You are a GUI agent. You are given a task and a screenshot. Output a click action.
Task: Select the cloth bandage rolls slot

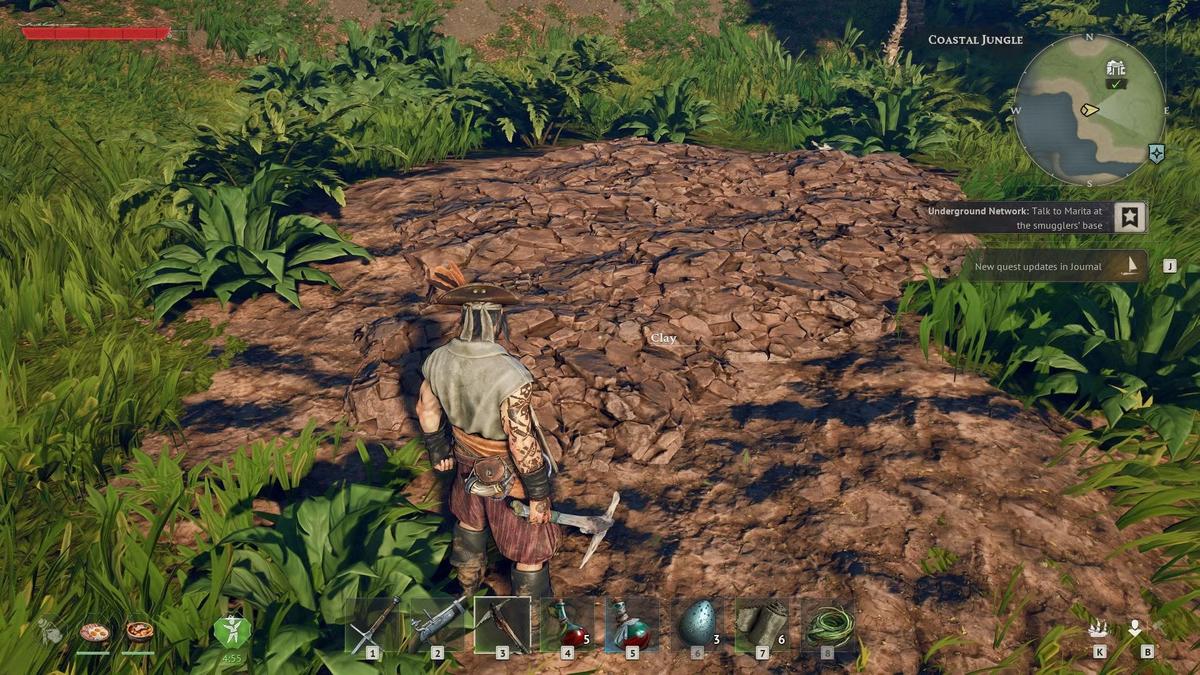coord(762,625)
